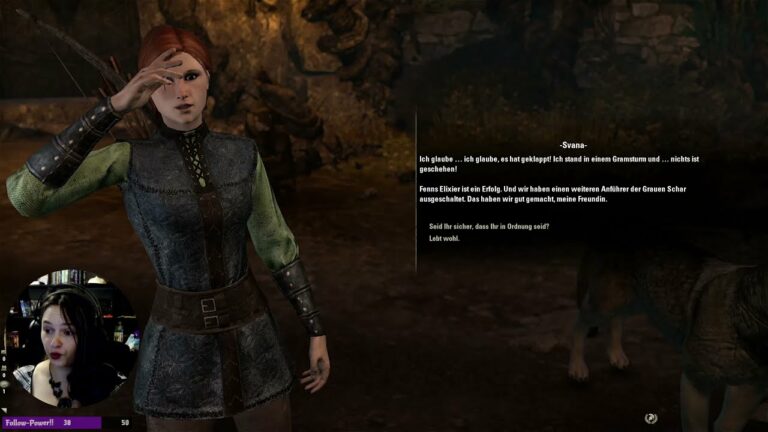Ask 'Seid Ihr sicher, dass Ihr in Ordnung seid?'

click(488, 226)
